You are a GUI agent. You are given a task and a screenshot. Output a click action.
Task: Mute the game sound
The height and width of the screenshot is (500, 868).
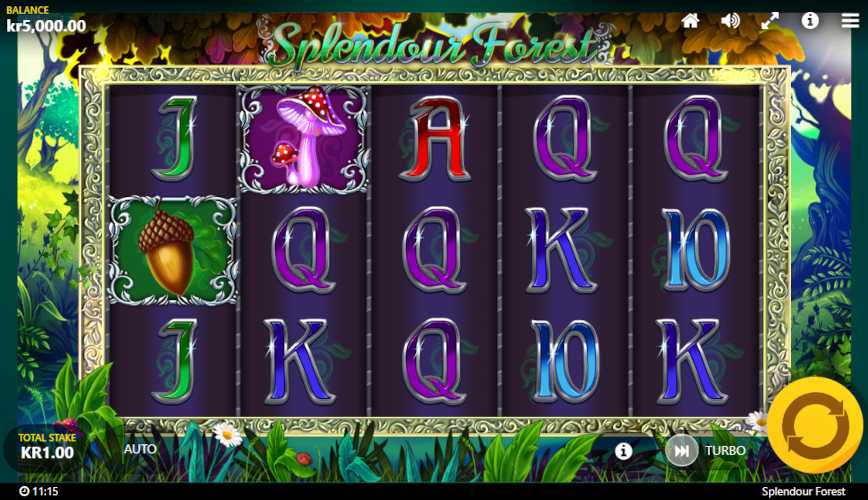pos(731,20)
